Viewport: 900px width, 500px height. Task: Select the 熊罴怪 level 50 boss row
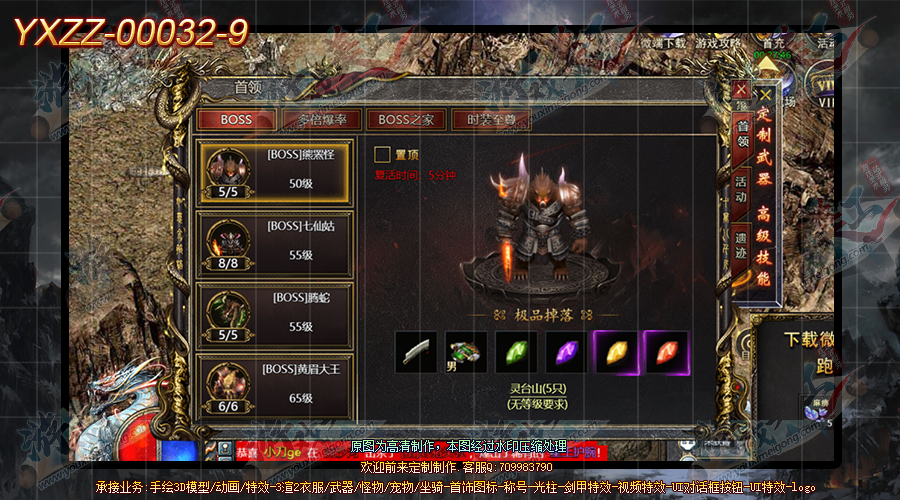click(x=275, y=171)
